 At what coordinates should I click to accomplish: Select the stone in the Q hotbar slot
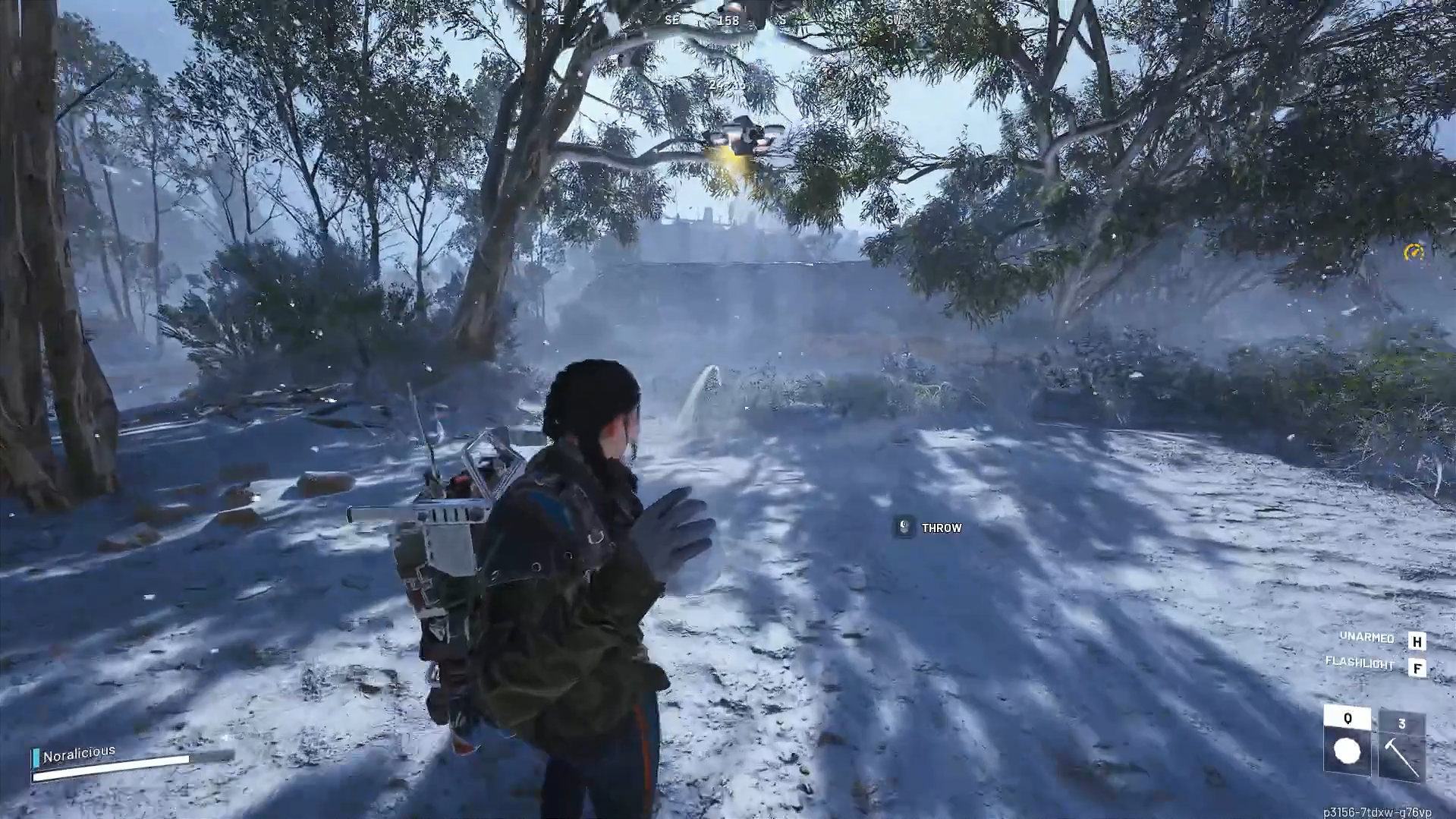click(x=1347, y=752)
